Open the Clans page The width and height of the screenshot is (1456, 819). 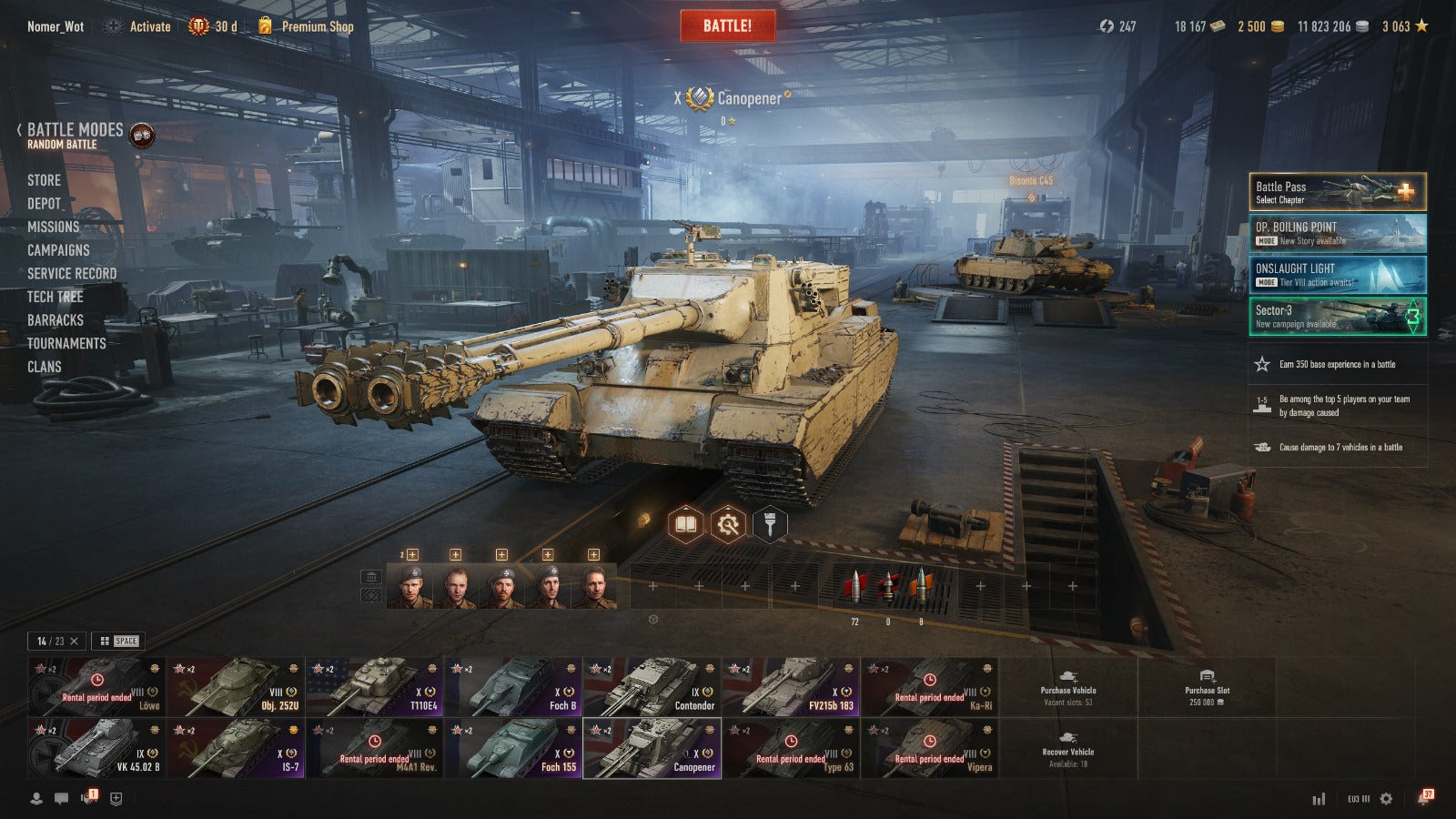pos(44,367)
